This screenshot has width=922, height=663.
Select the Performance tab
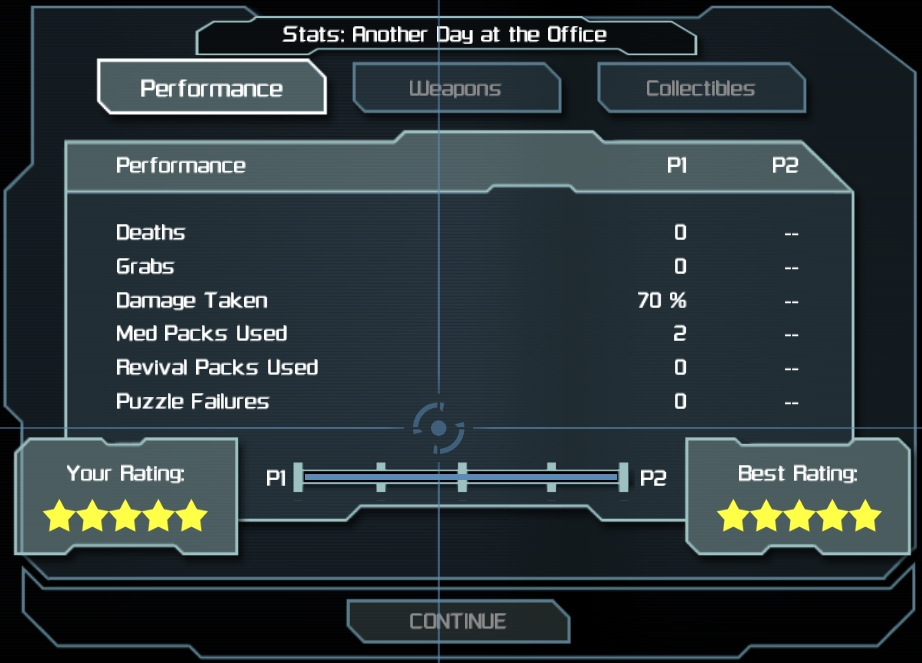pyautogui.click(x=211, y=88)
